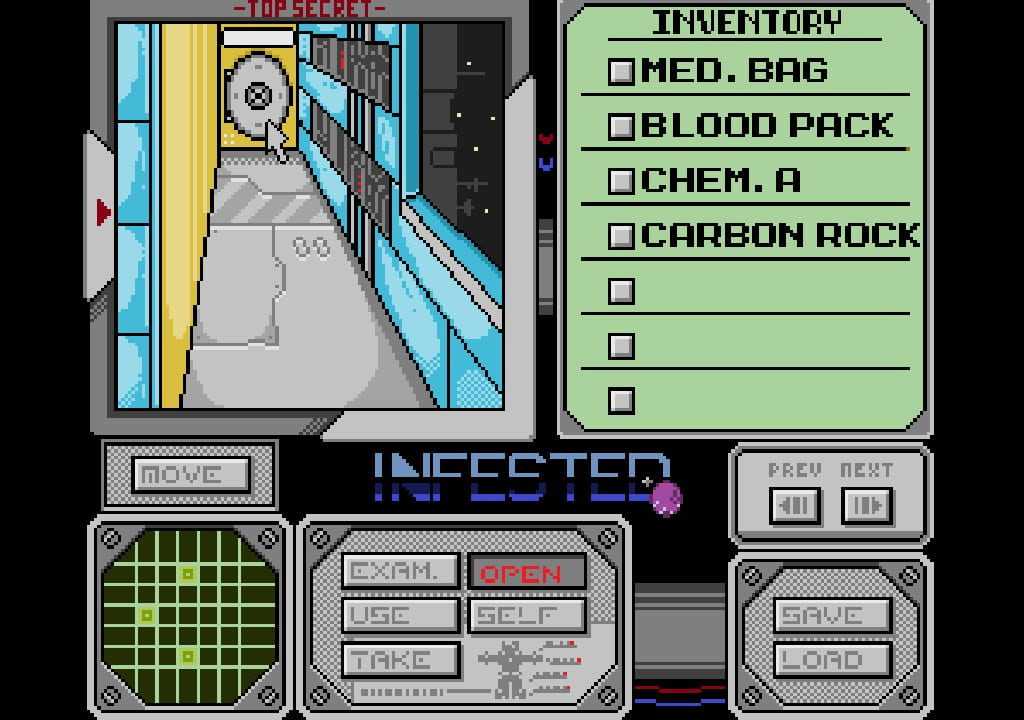Load a game with the LOAD button

click(832, 660)
